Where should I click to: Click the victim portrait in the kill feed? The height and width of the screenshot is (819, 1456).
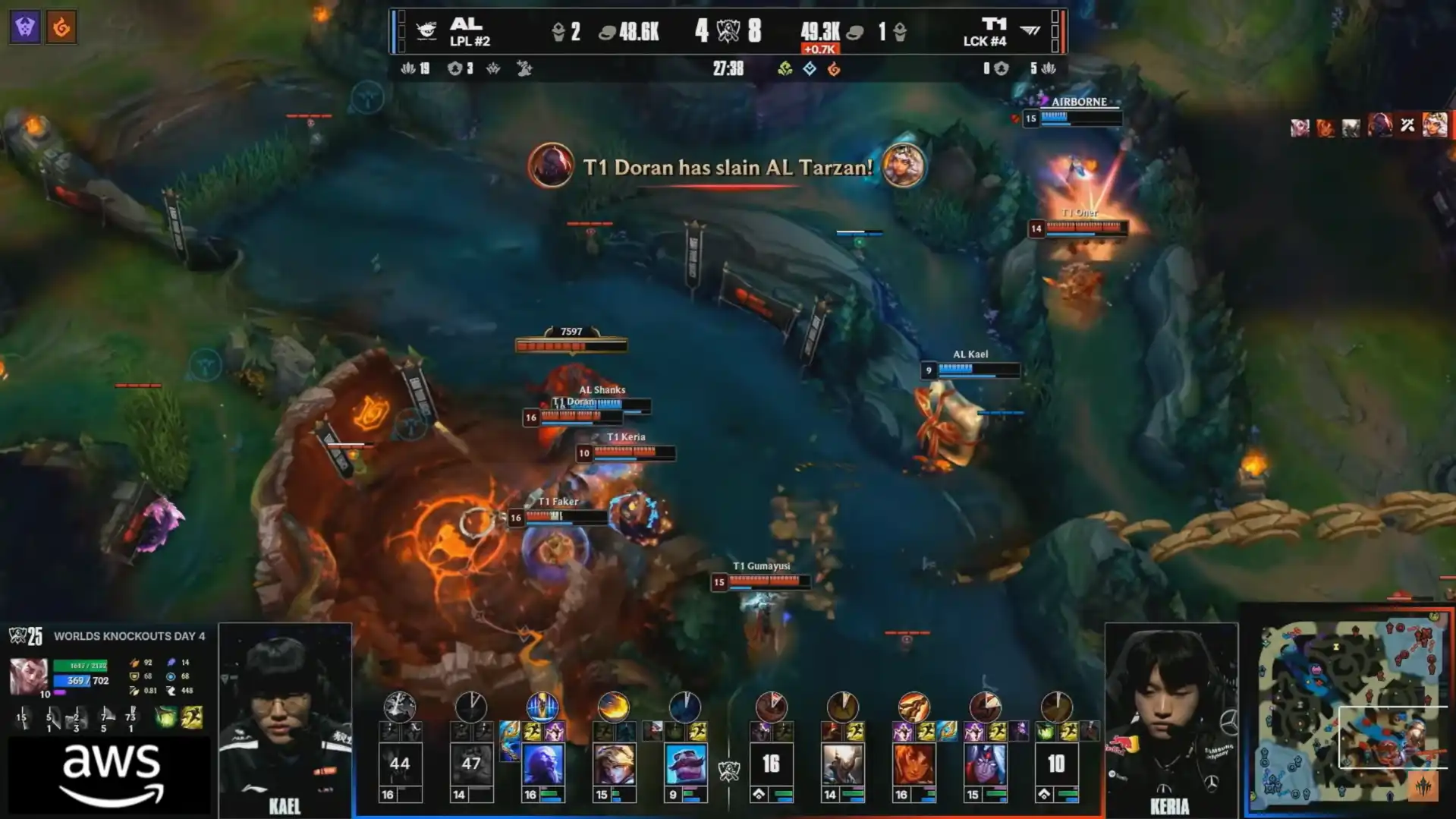[903, 165]
